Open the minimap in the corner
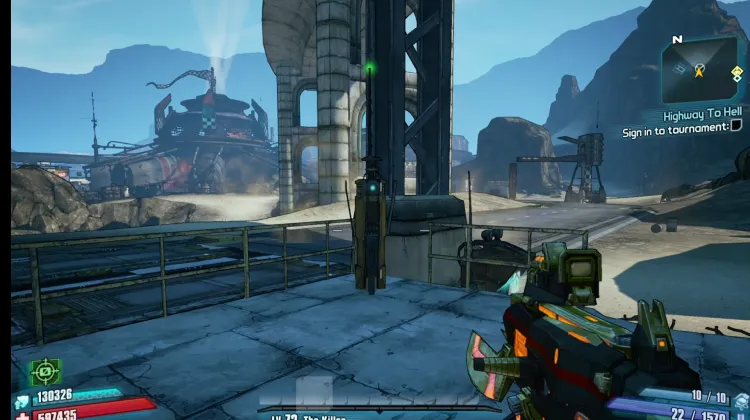This screenshot has width=750, height=420. (x=699, y=69)
